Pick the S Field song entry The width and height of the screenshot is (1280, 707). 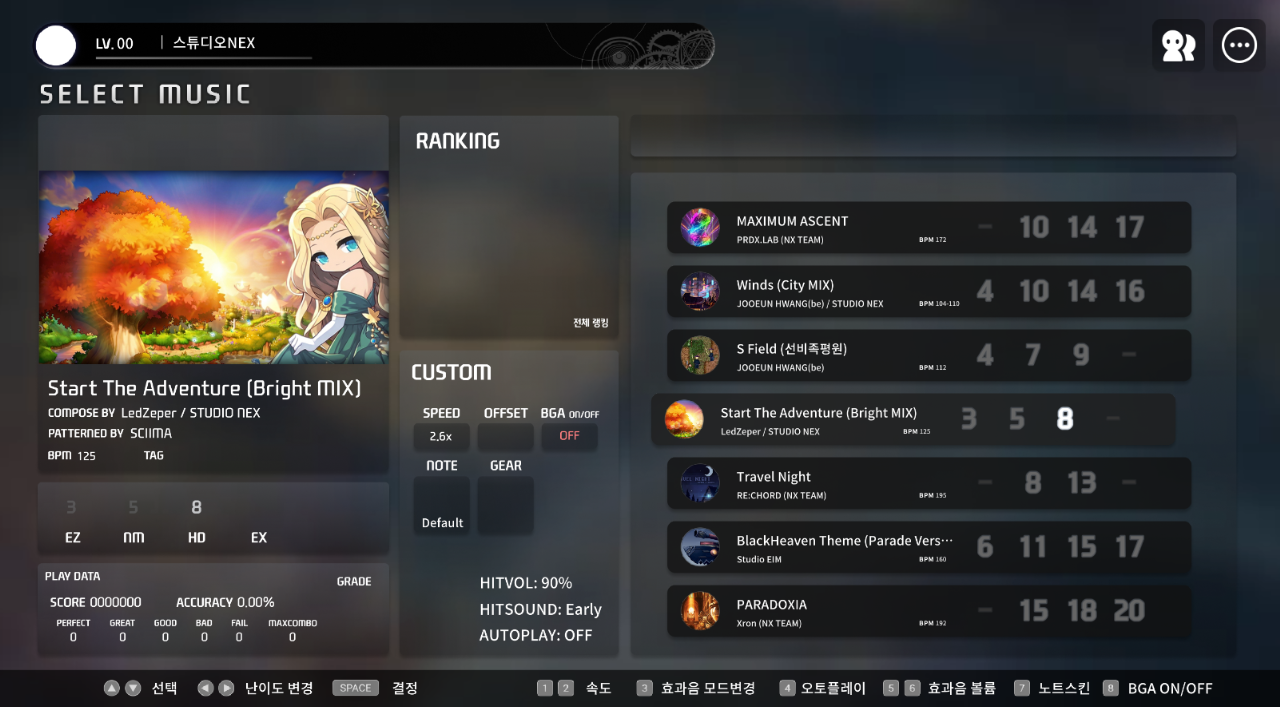[928, 356]
